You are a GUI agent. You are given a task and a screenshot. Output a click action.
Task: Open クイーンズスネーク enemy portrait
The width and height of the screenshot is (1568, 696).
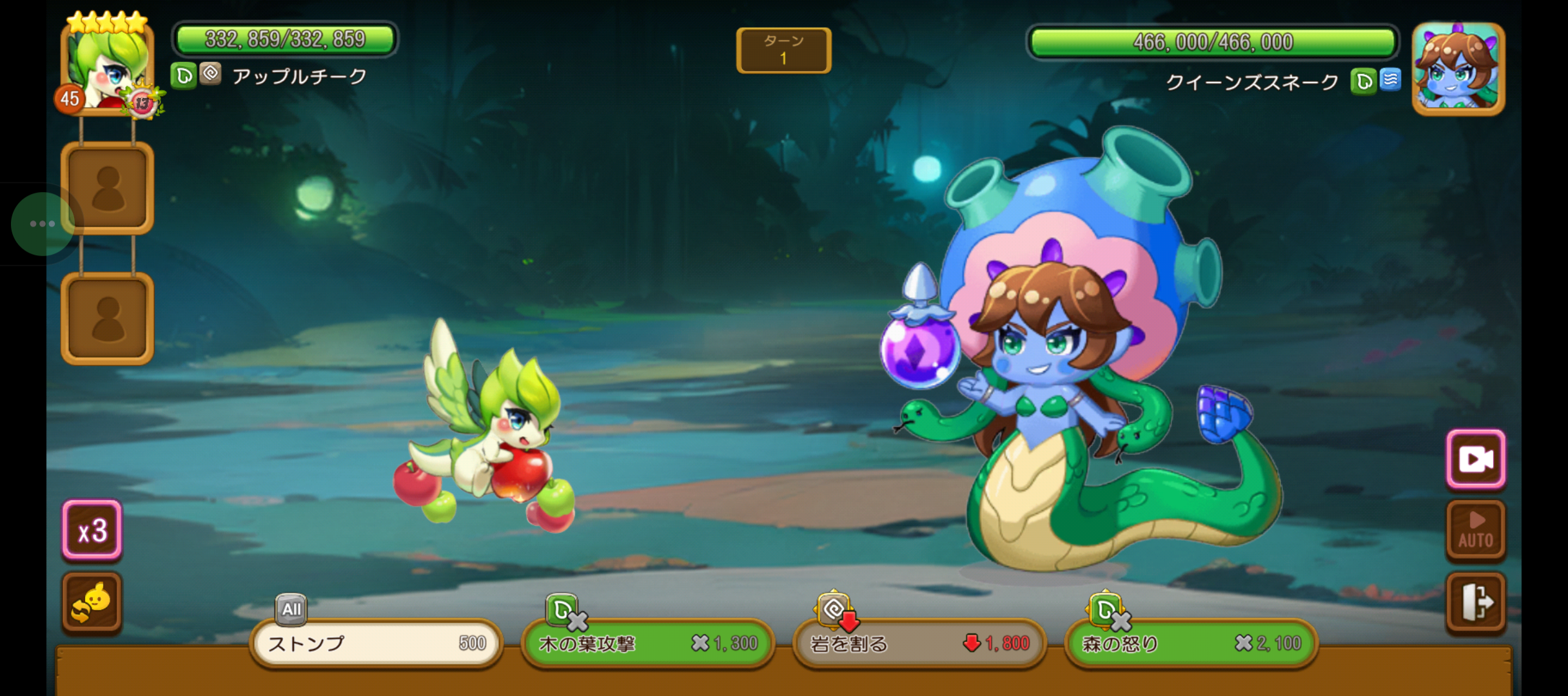click(1458, 70)
